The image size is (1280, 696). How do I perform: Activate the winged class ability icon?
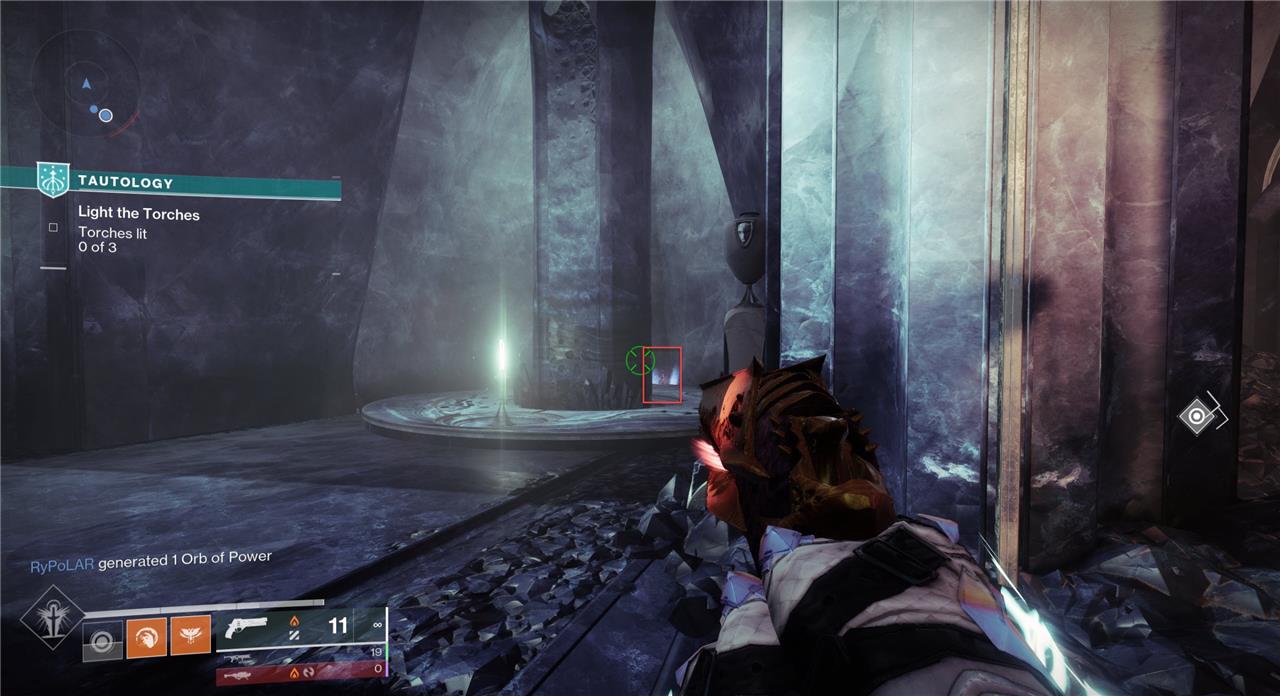pyautogui.click(x=190, y=634)
